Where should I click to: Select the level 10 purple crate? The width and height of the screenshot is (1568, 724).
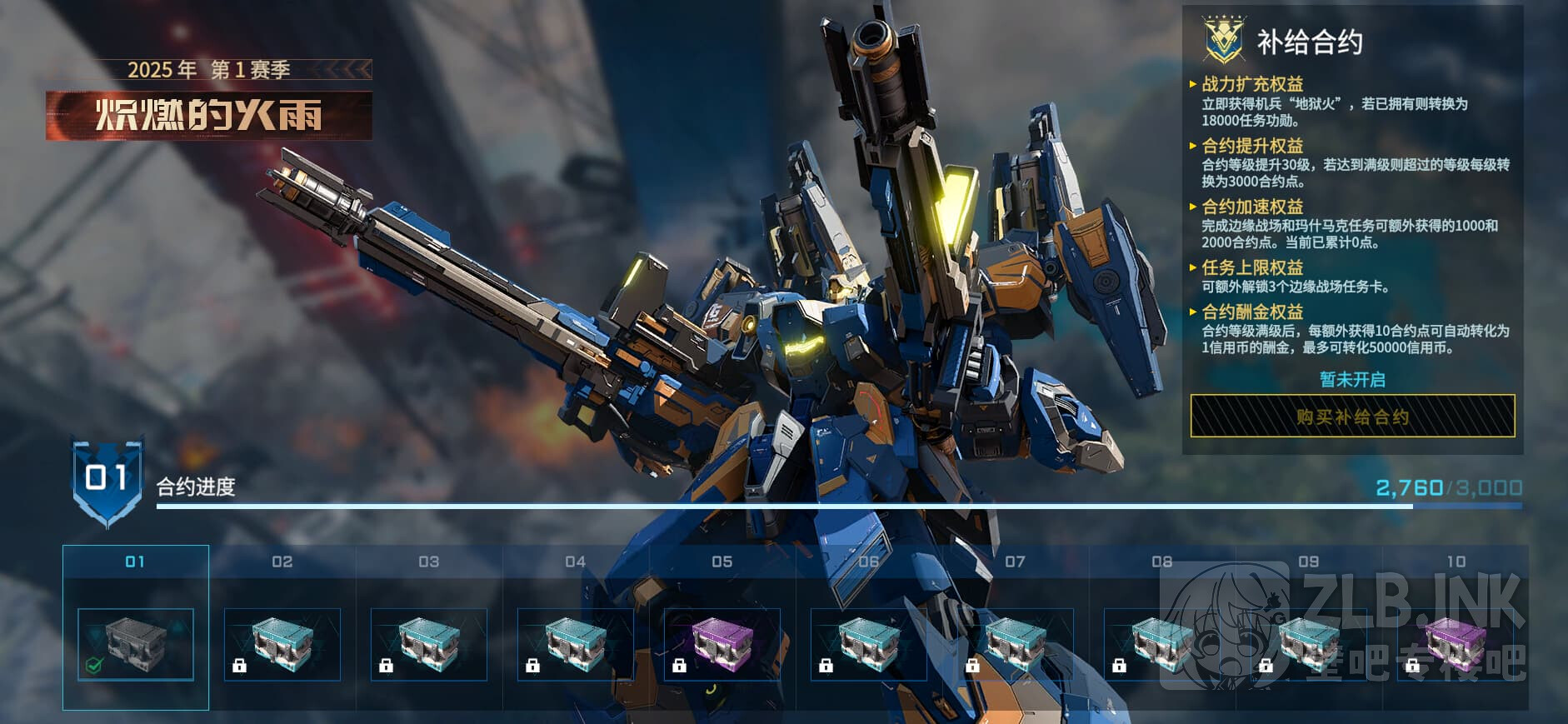coord(1456,644)
